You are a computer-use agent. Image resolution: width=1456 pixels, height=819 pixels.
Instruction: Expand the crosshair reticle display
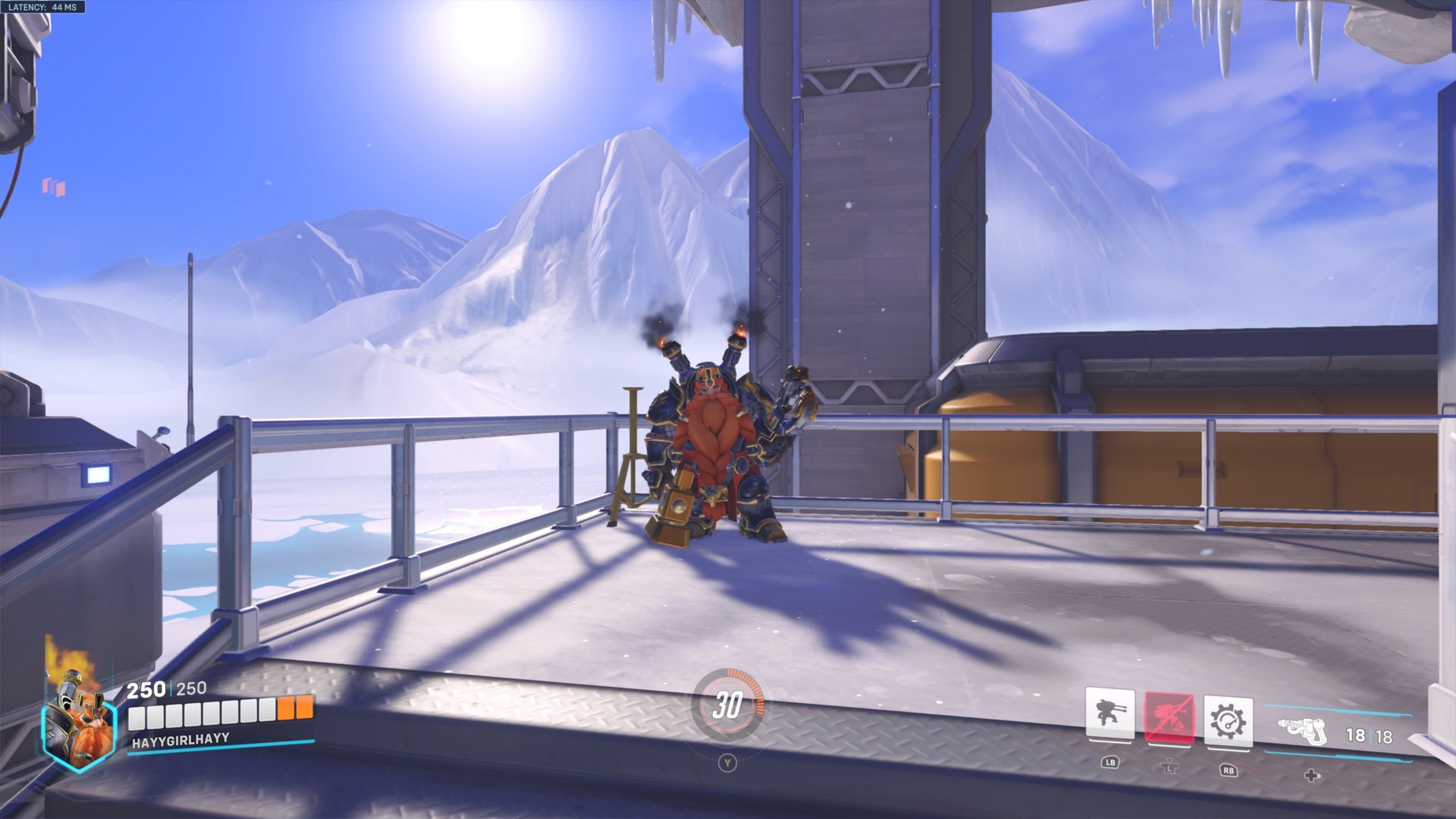point(728,409)
